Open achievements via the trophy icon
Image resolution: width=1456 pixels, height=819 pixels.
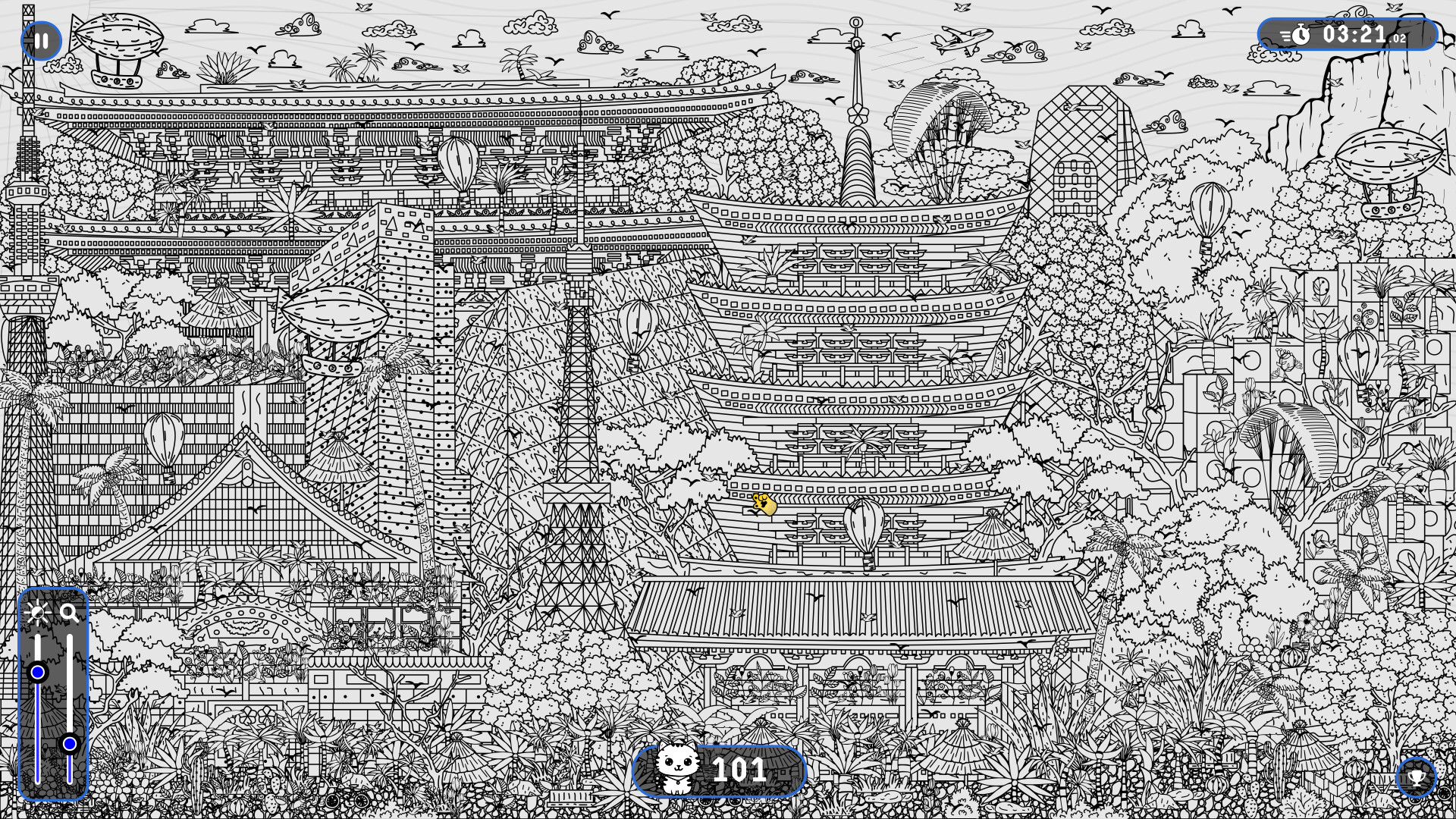click(1415, 777)
